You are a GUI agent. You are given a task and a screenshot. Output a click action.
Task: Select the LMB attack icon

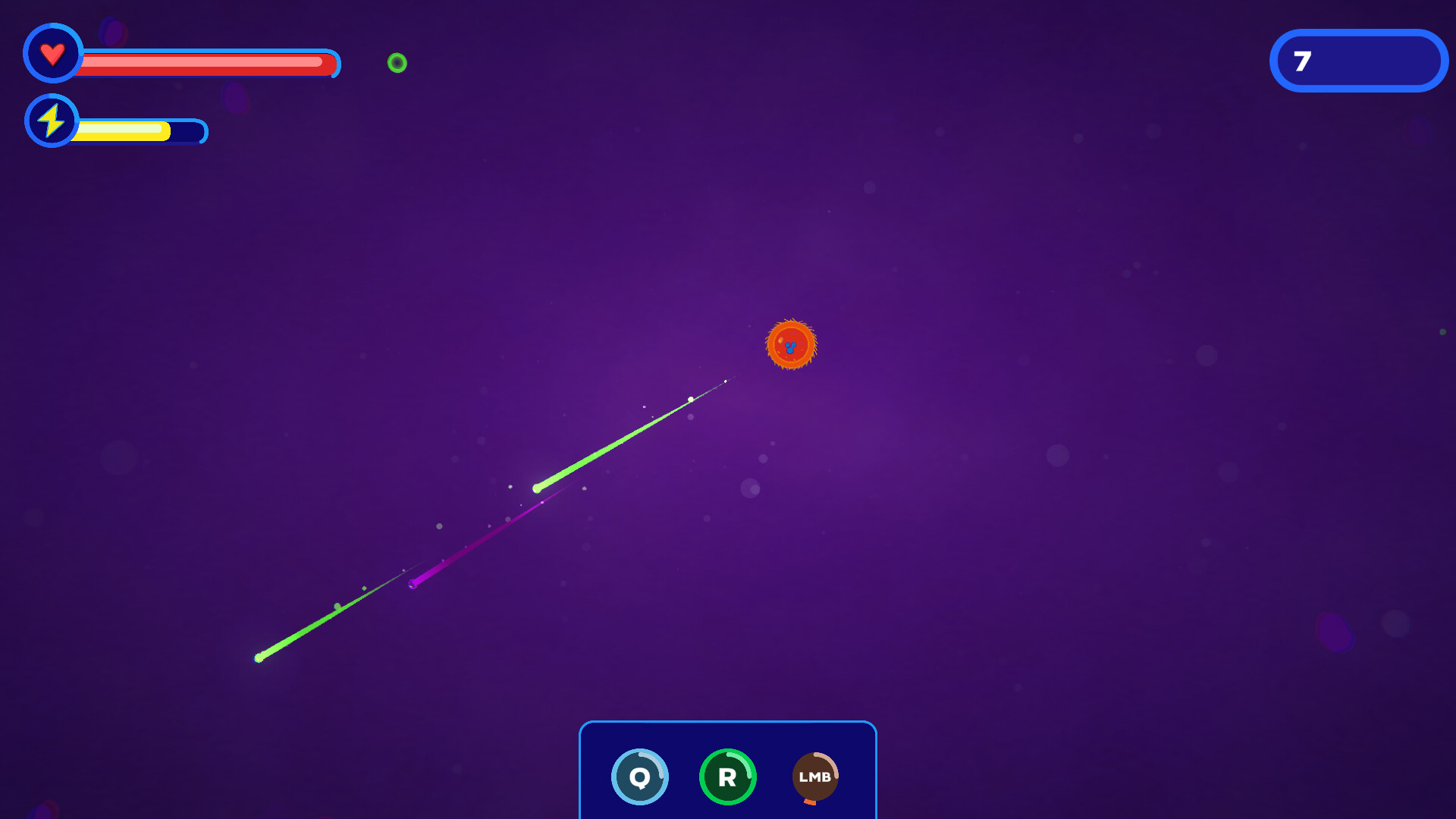tap(815, 776)
